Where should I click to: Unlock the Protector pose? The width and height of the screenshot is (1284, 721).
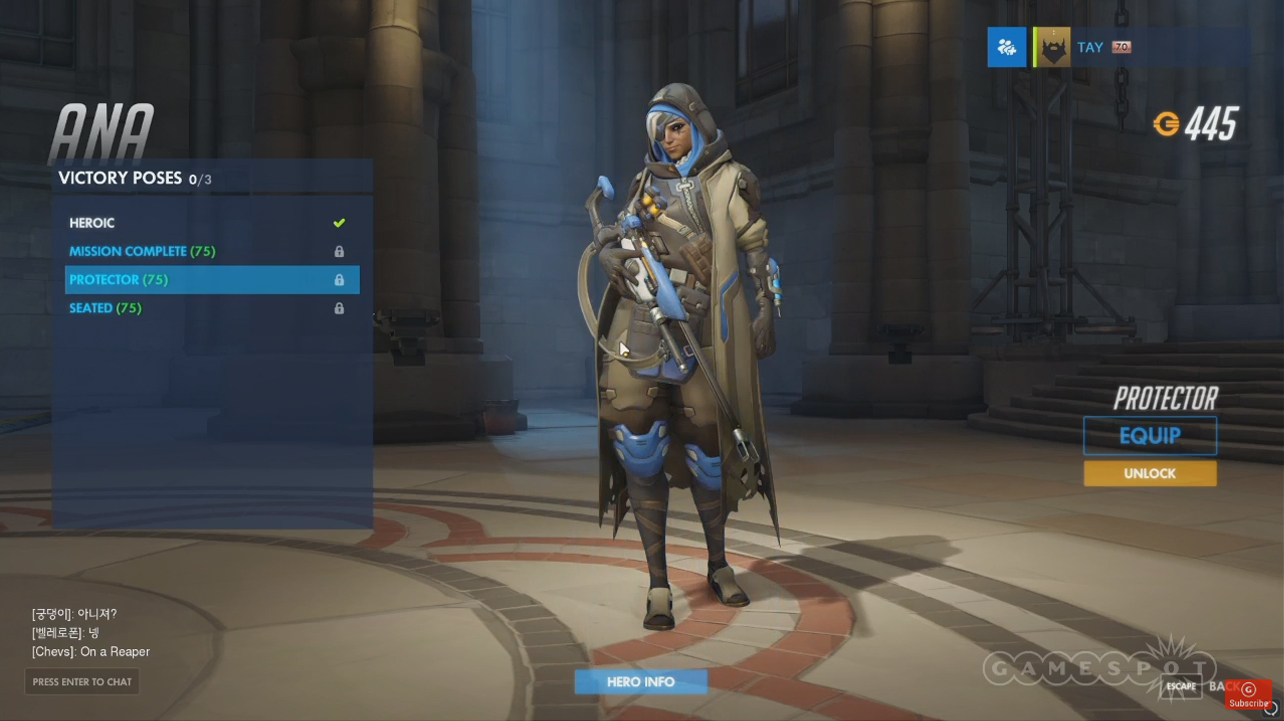pyautogui.click(x=1150, y=473)
